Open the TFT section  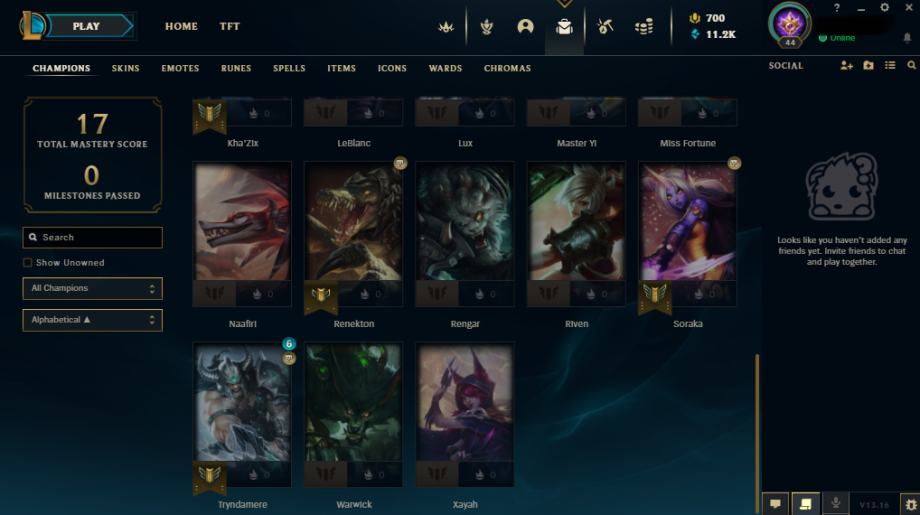tap(230, 27)
